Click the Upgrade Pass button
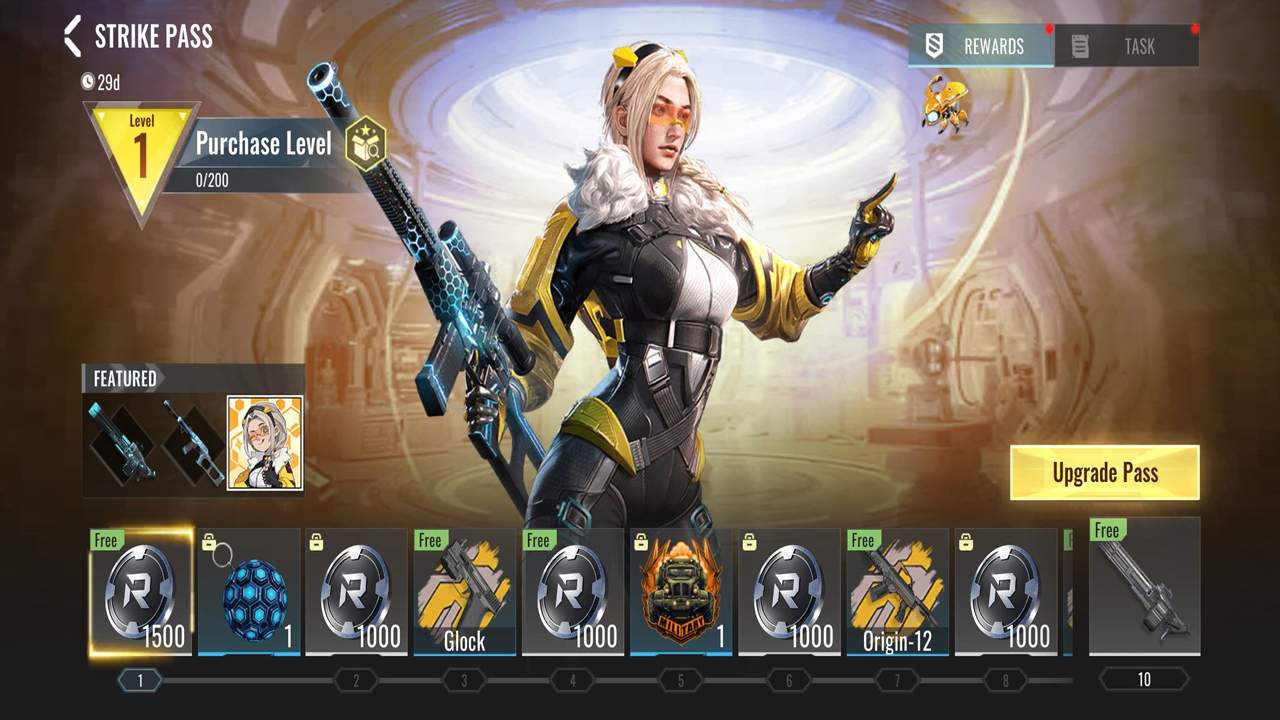The image size is (1280, 720). tap(1104, 473)
